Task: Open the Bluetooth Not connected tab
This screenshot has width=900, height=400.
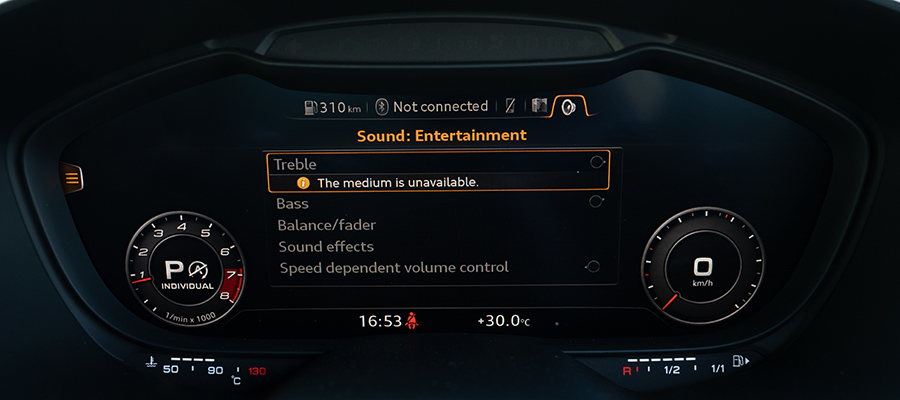Action: [432, 106]
